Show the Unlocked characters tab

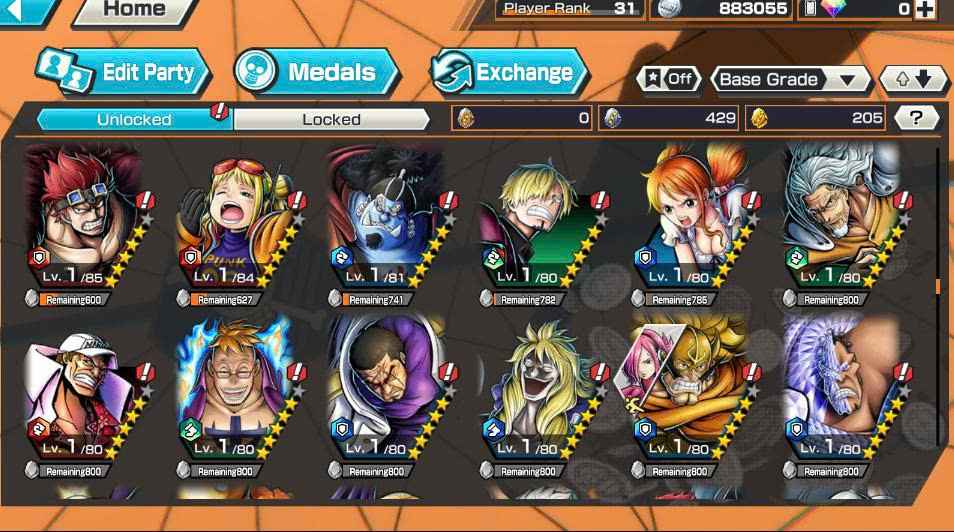tap(134, 119)
